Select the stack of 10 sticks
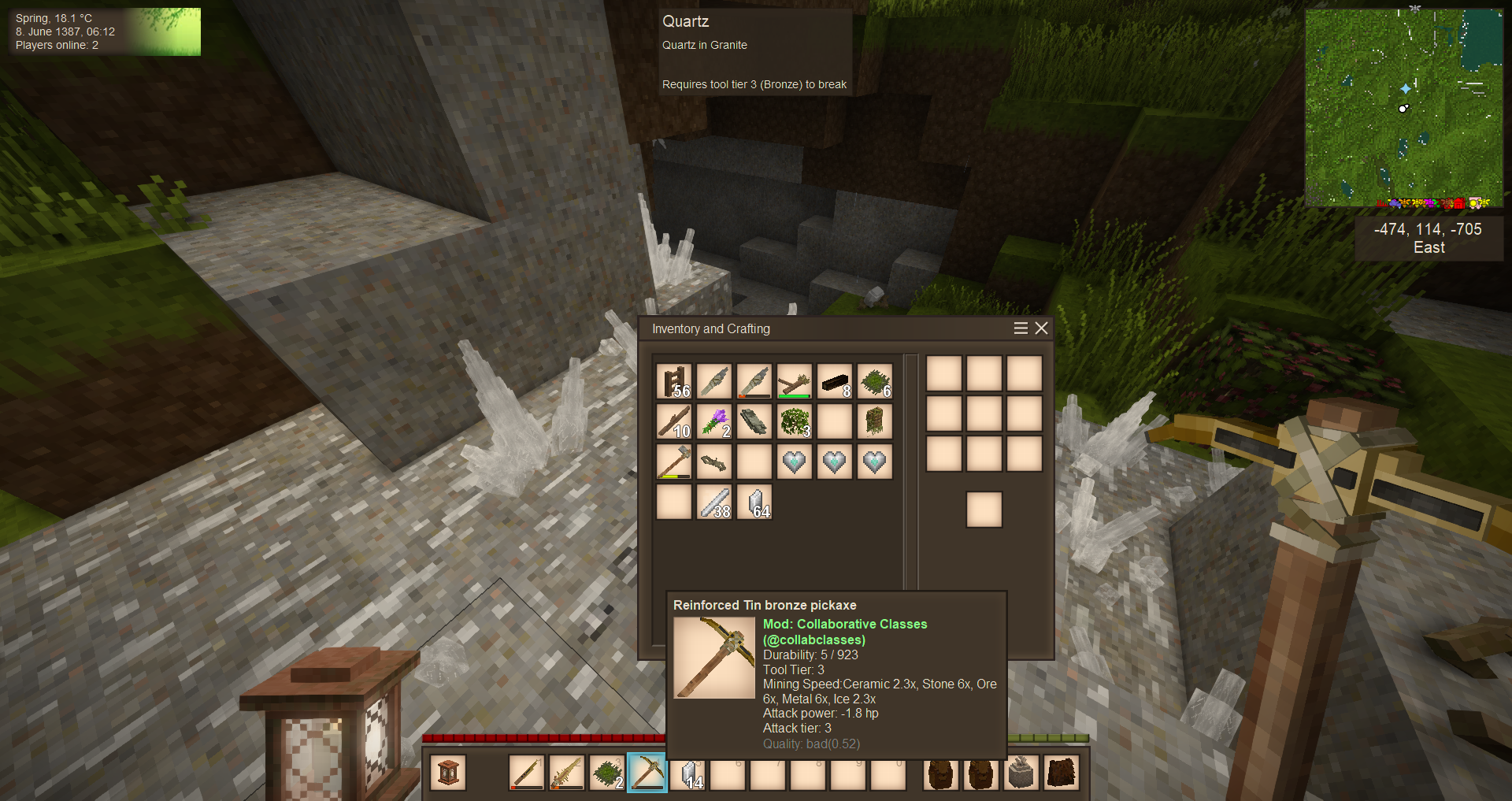 click(674, 422)
